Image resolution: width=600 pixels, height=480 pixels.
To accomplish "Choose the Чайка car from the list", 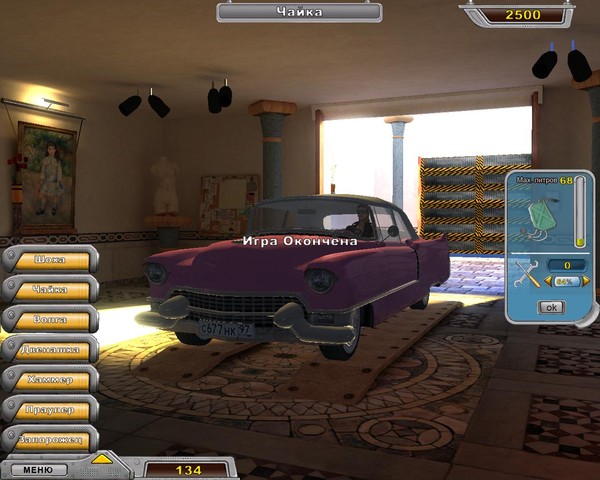I will [x=50, y=289].
